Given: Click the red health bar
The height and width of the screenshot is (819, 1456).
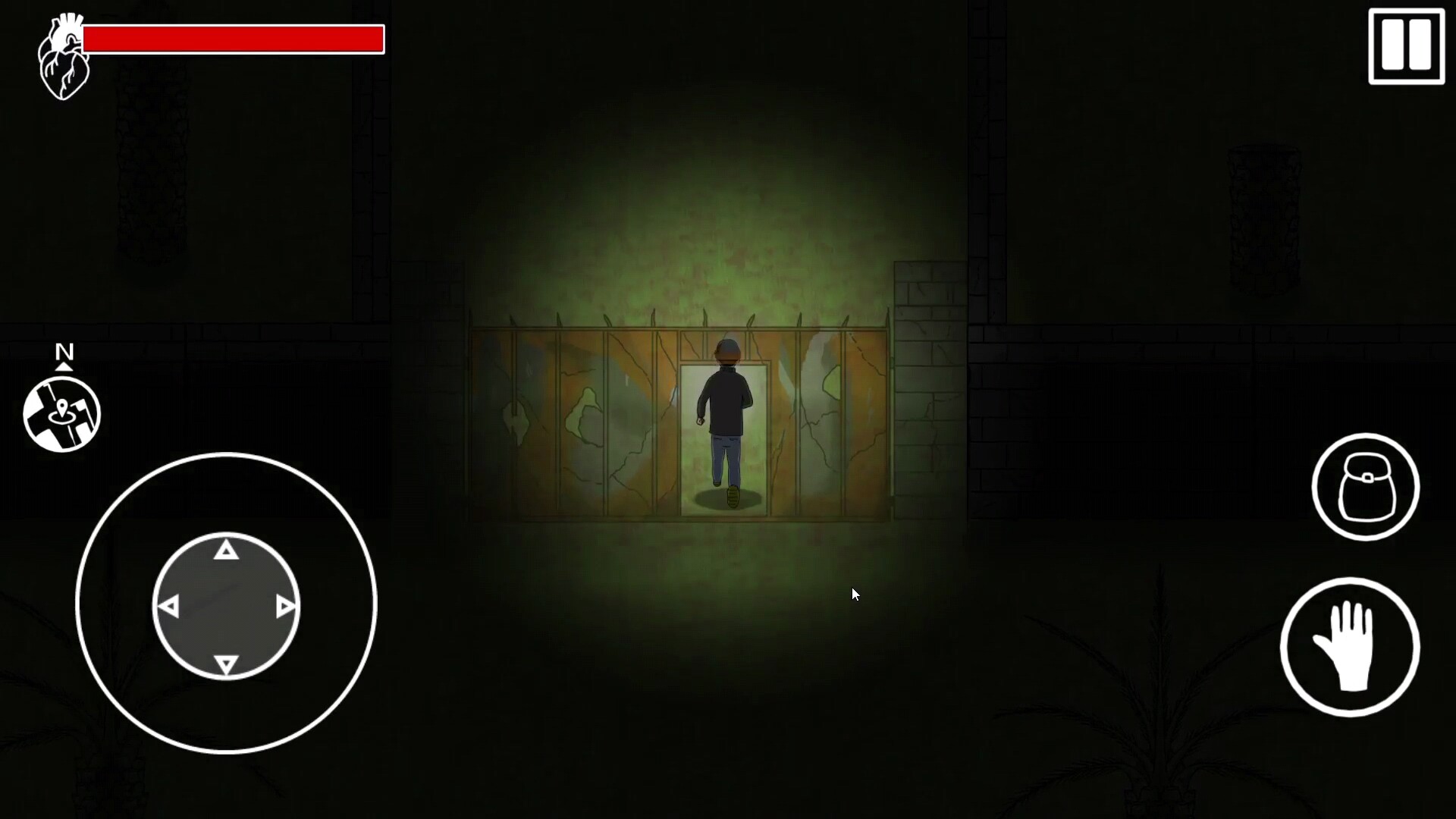Looking at the screenshot, I should point(235,39).
